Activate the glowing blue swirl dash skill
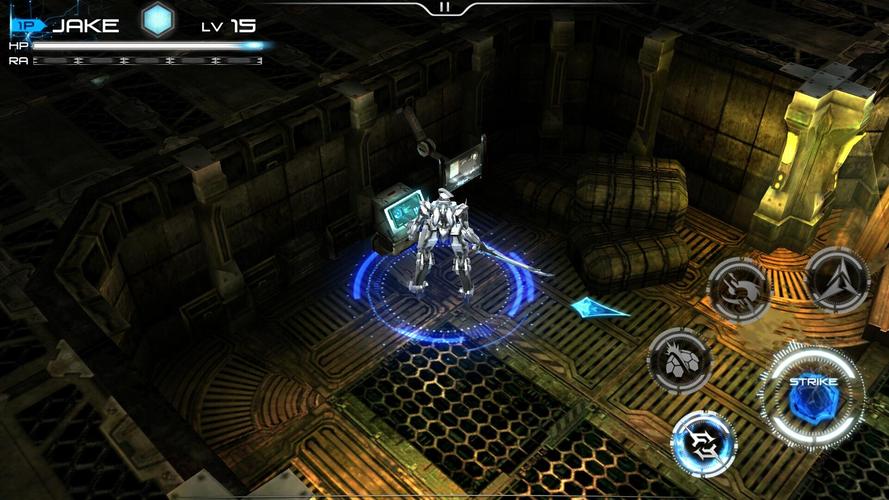 tap(704, 443)
